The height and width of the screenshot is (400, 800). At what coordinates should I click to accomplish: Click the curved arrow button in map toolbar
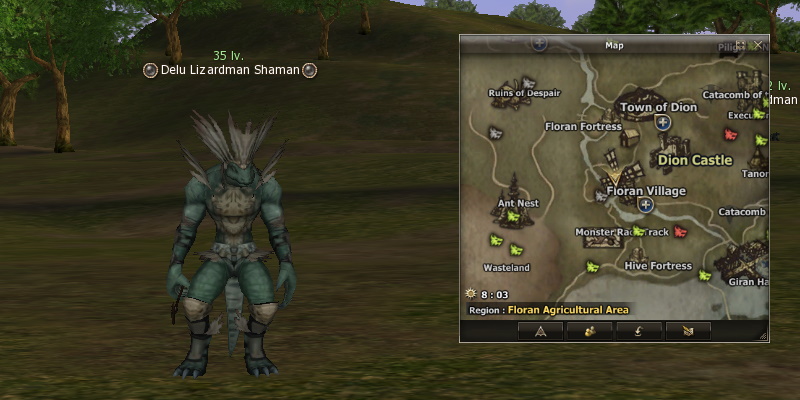636,330
